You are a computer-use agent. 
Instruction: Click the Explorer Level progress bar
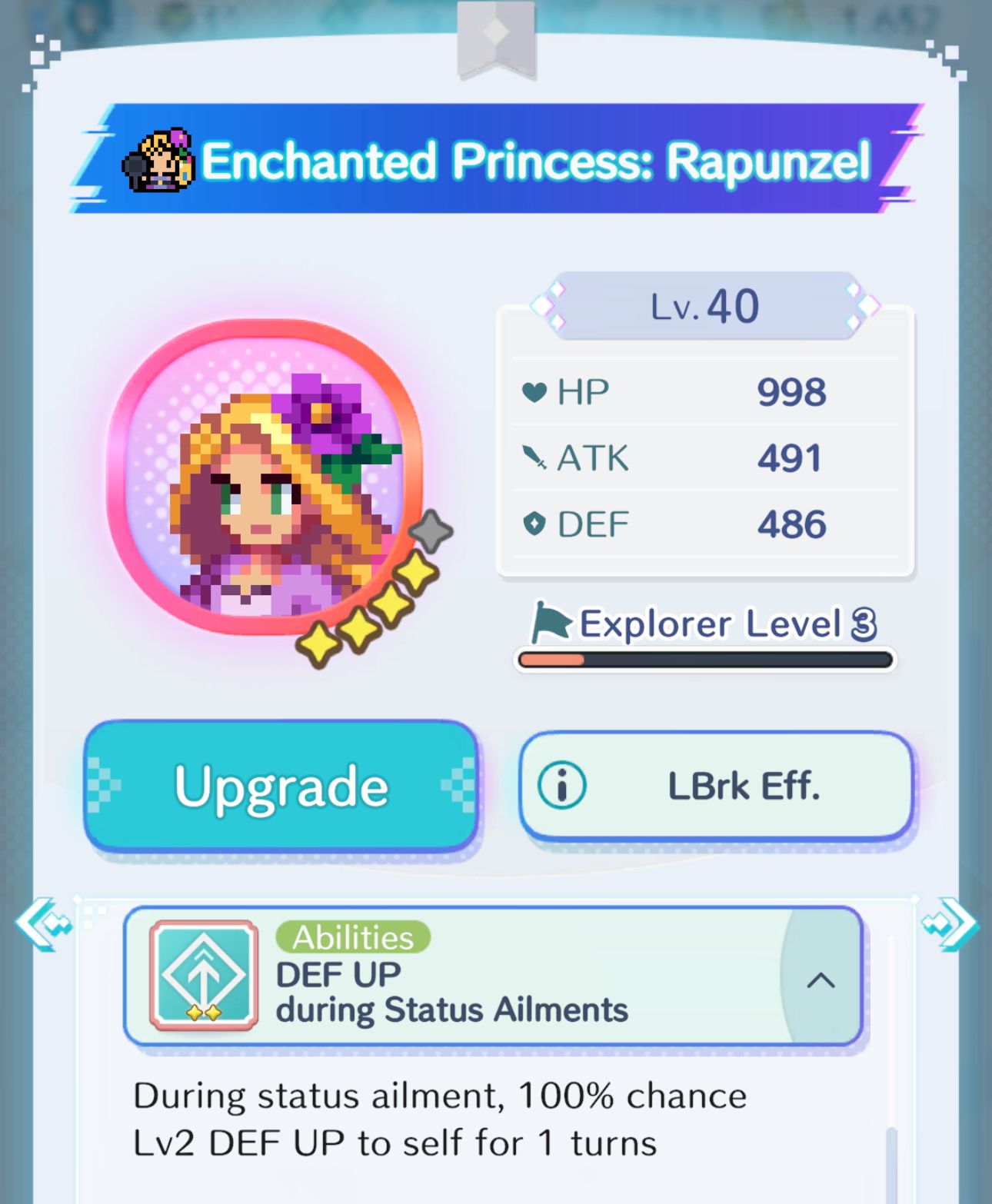(x=706, y=660)
